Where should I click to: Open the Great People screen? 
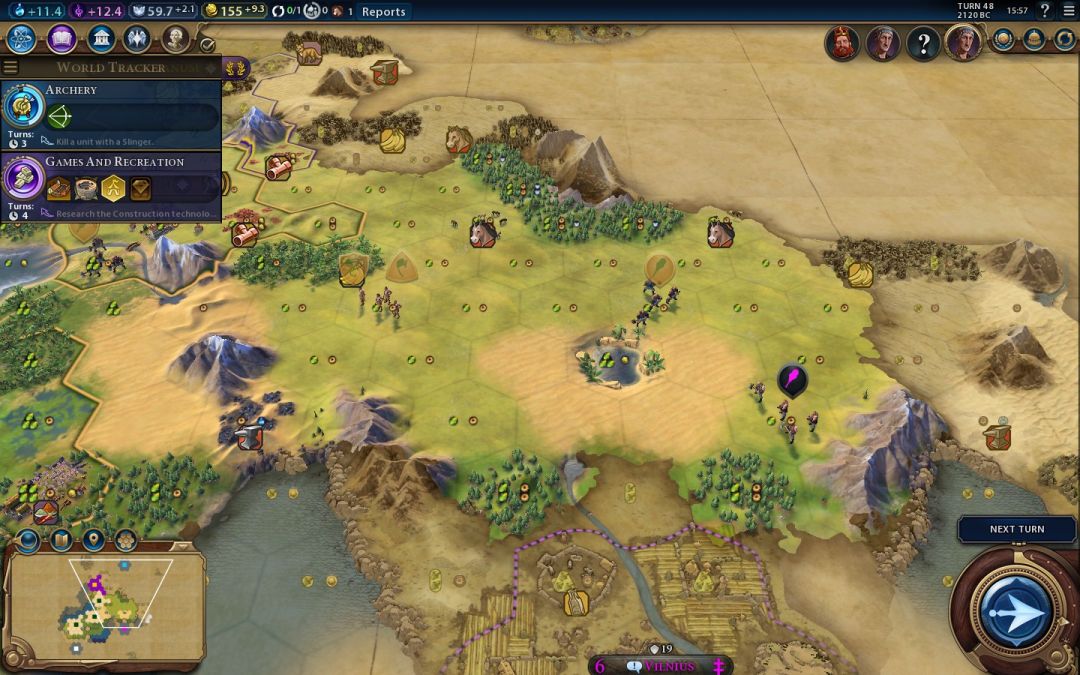pos(176,40)
